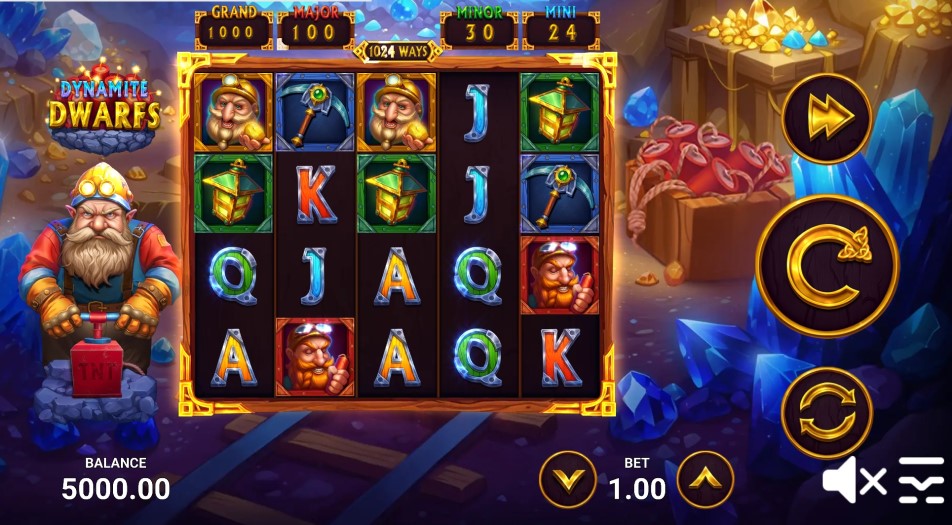952x525 pixels.
Task: Open the game menu beside the speaker
Action: click(x=921, y=481)
